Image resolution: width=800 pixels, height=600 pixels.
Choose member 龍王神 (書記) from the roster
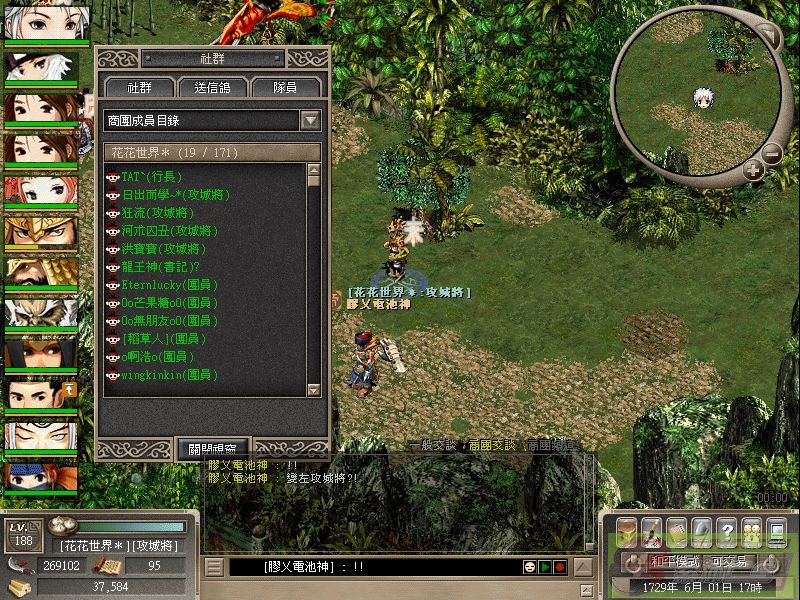[x=160, y=267]
